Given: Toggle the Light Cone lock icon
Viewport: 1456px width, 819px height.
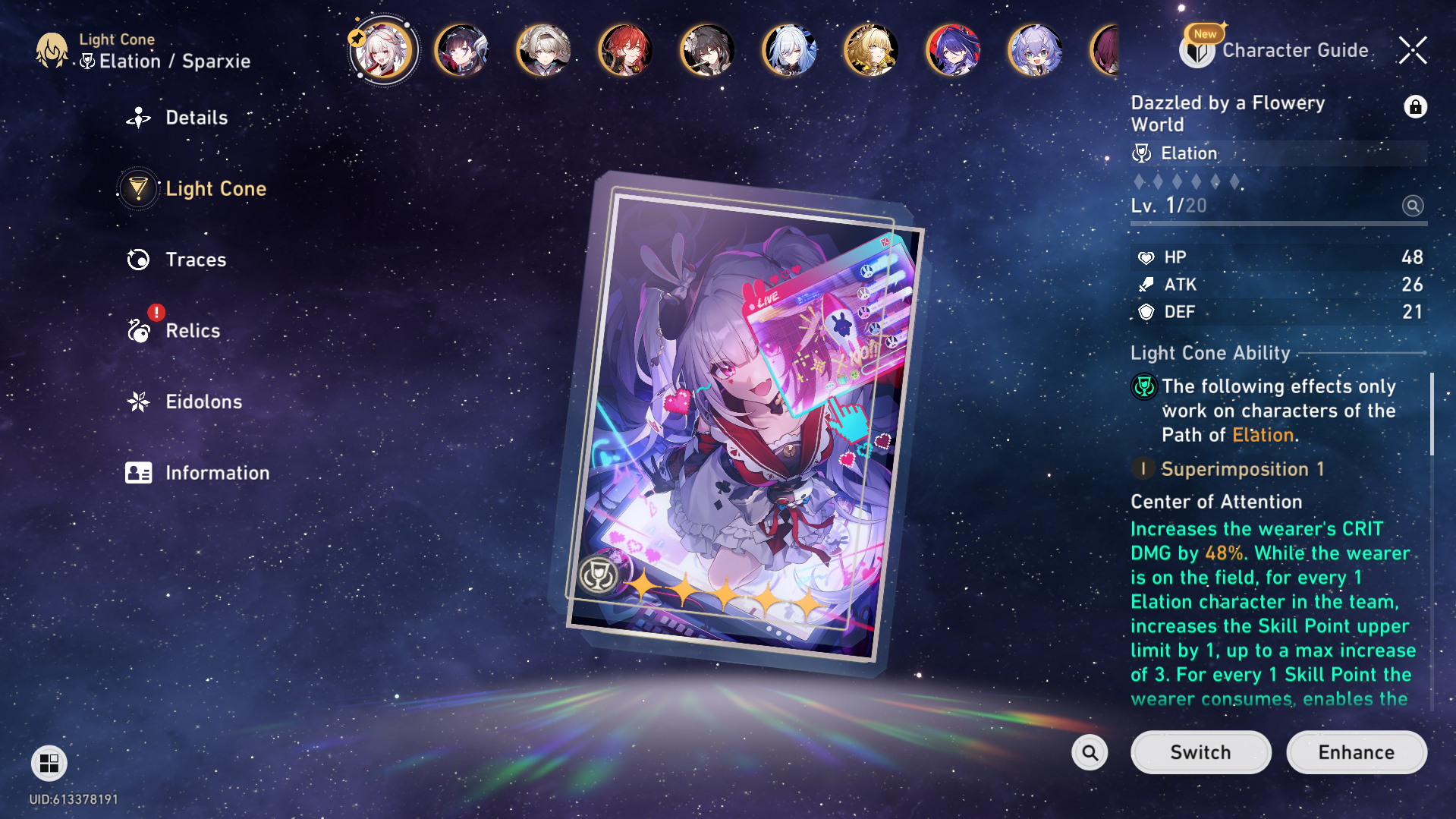Looking at the screenshot, I should [1415, 107].
